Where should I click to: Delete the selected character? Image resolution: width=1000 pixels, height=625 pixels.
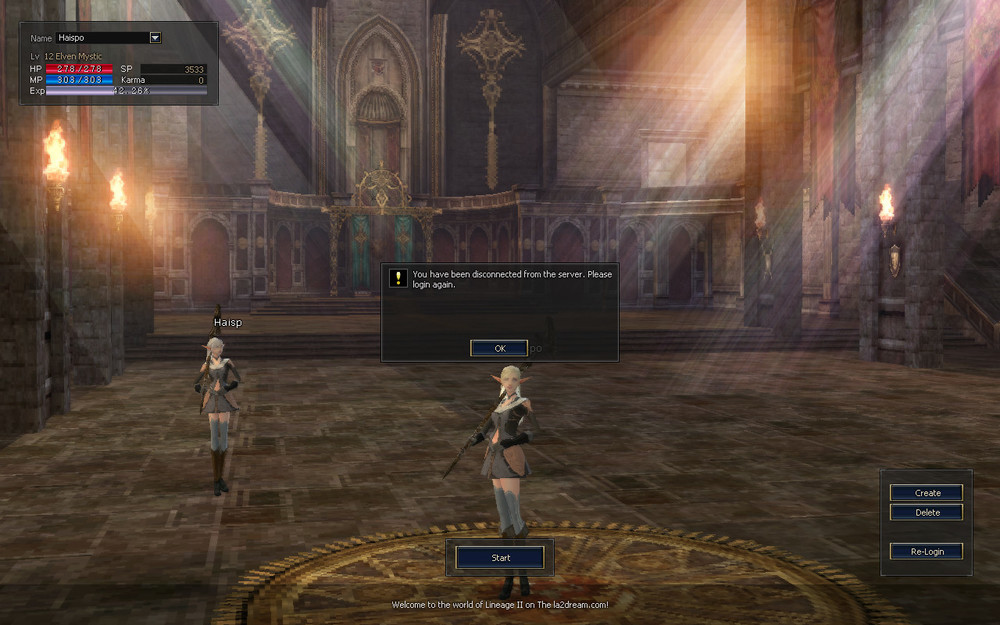click(x=927, y=512)
